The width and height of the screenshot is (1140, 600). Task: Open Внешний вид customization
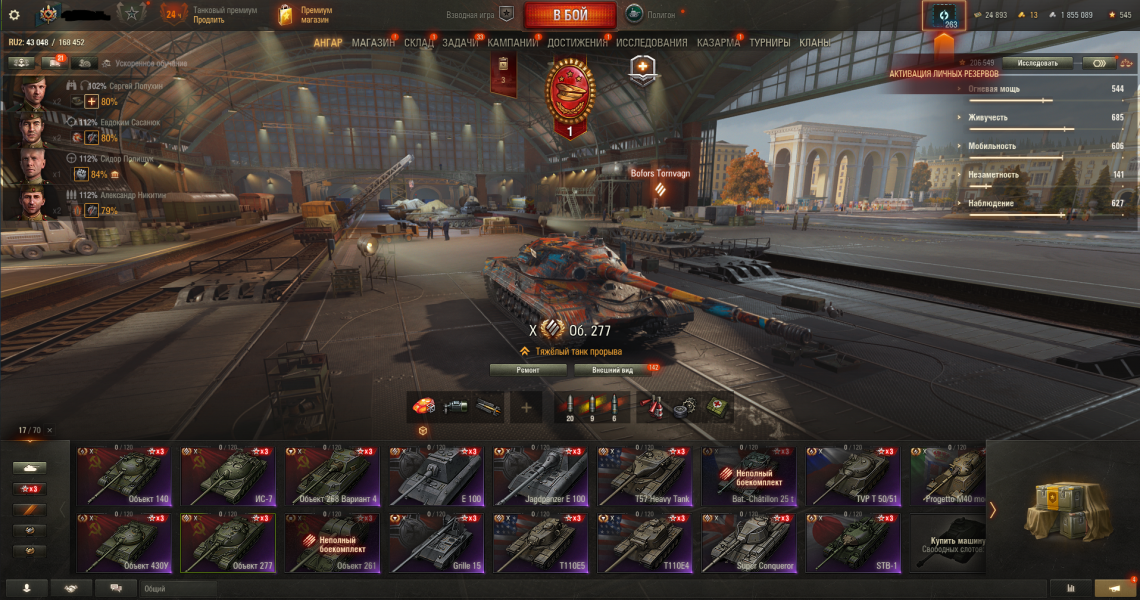(x=612, y=370)
